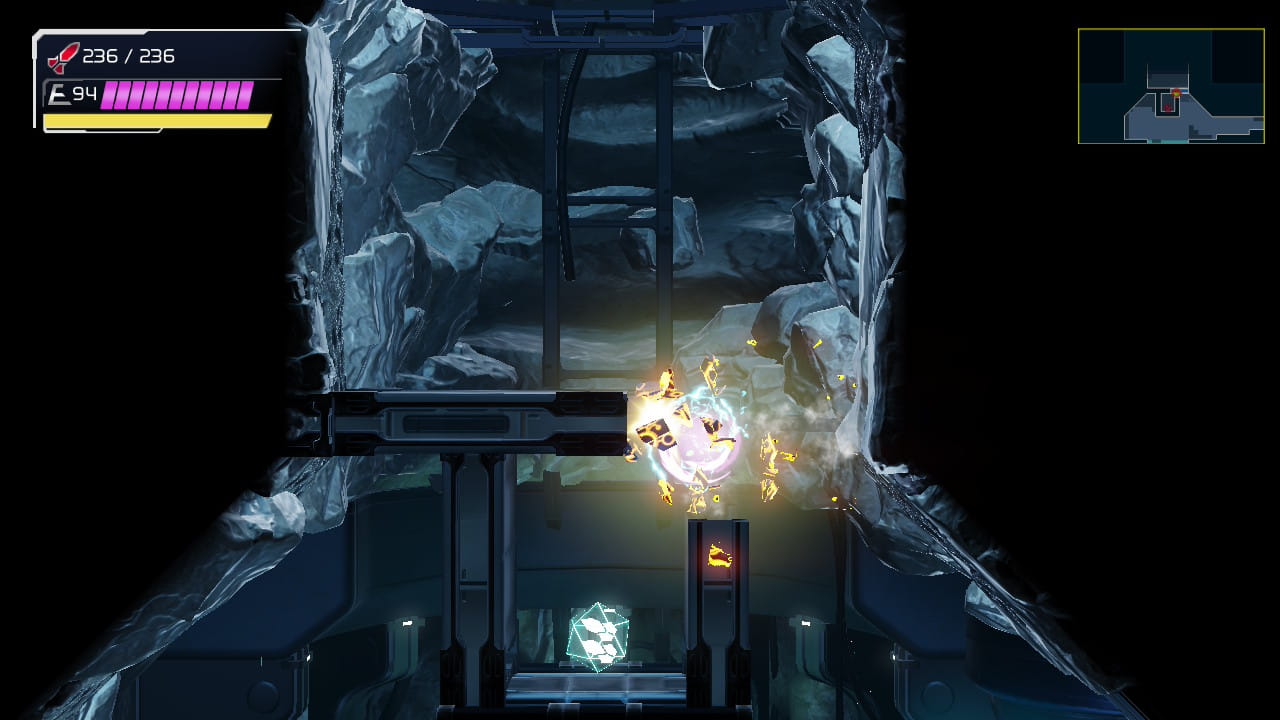The width and height of the screenshot is (1280, 720).
Task: Select the E energy tank icon
Action: click(60, 93)
